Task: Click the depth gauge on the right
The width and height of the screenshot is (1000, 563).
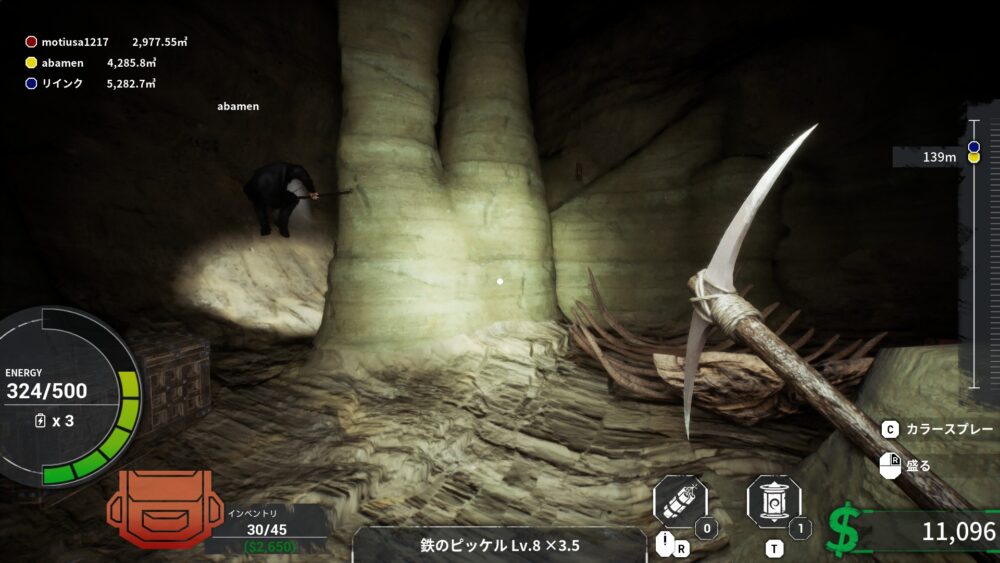Action: 973,254
